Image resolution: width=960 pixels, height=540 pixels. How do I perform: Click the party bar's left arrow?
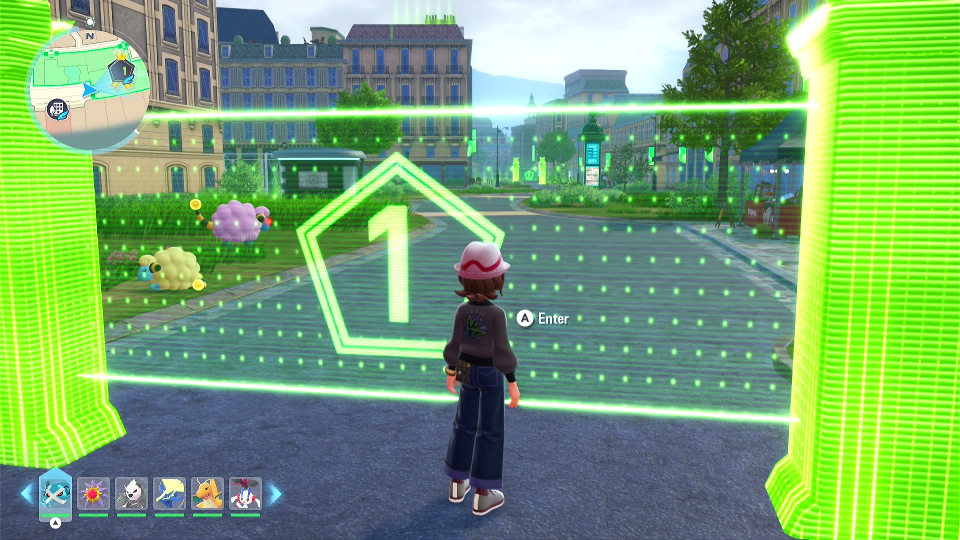[x=26, y=493]
